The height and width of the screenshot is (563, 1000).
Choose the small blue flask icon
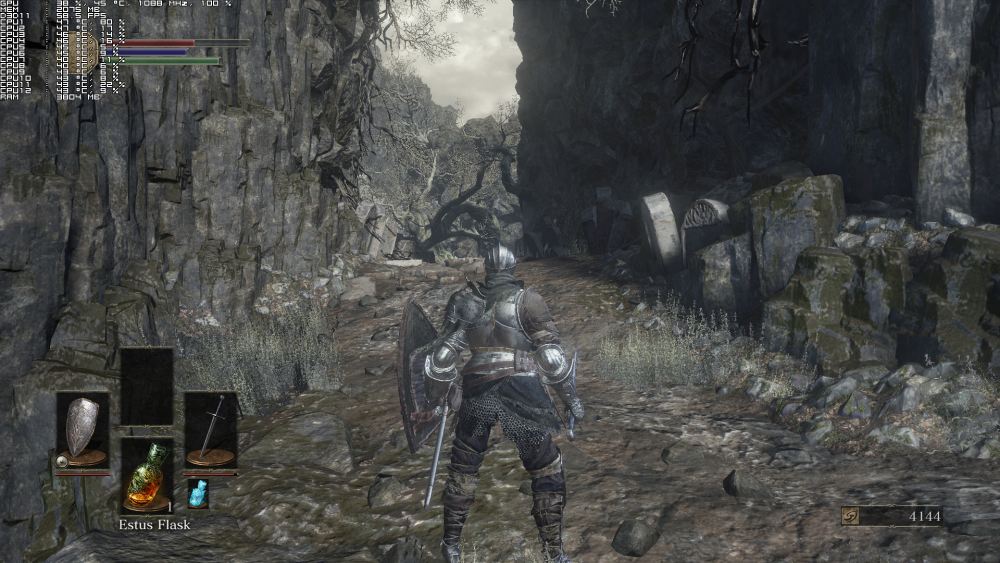[197, 492]
